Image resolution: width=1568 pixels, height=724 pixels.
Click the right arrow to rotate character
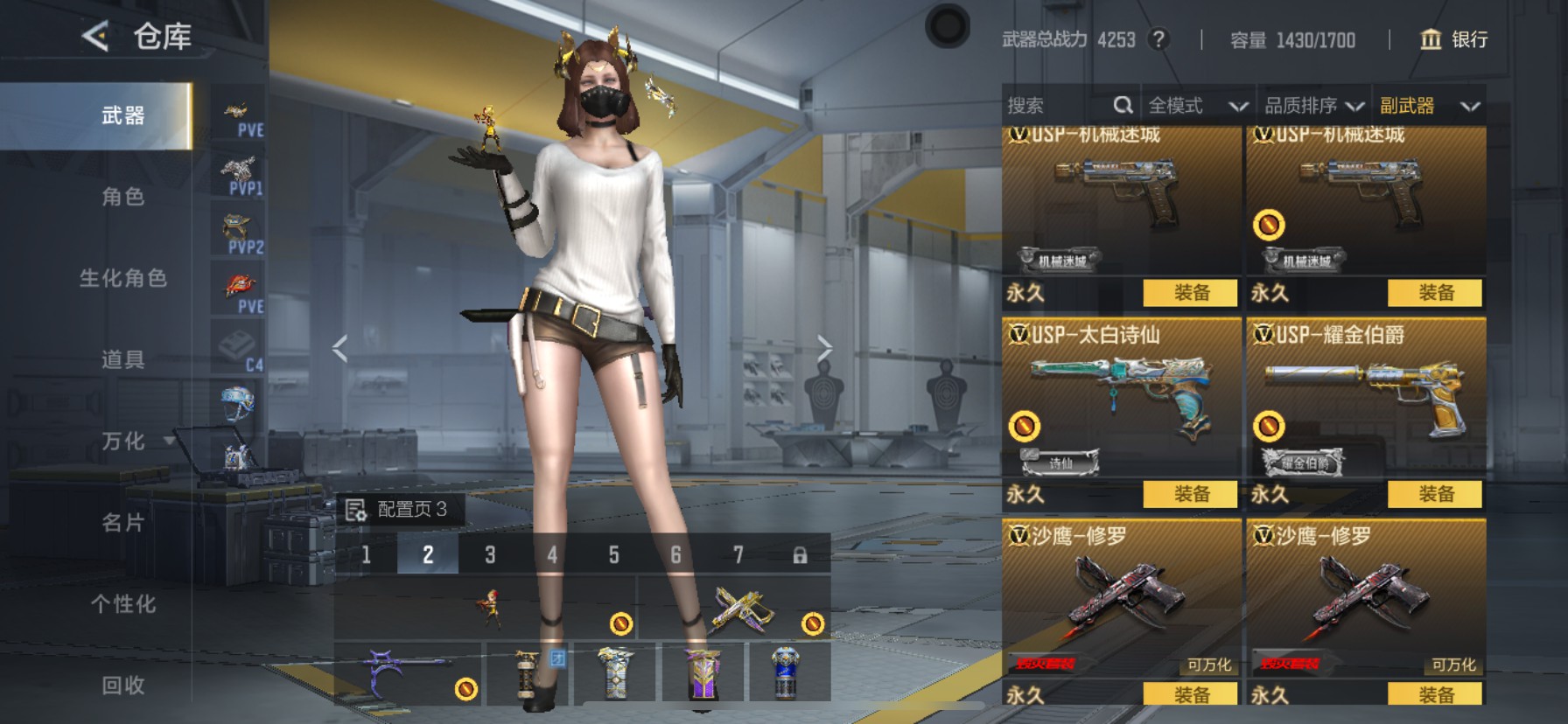826,348
